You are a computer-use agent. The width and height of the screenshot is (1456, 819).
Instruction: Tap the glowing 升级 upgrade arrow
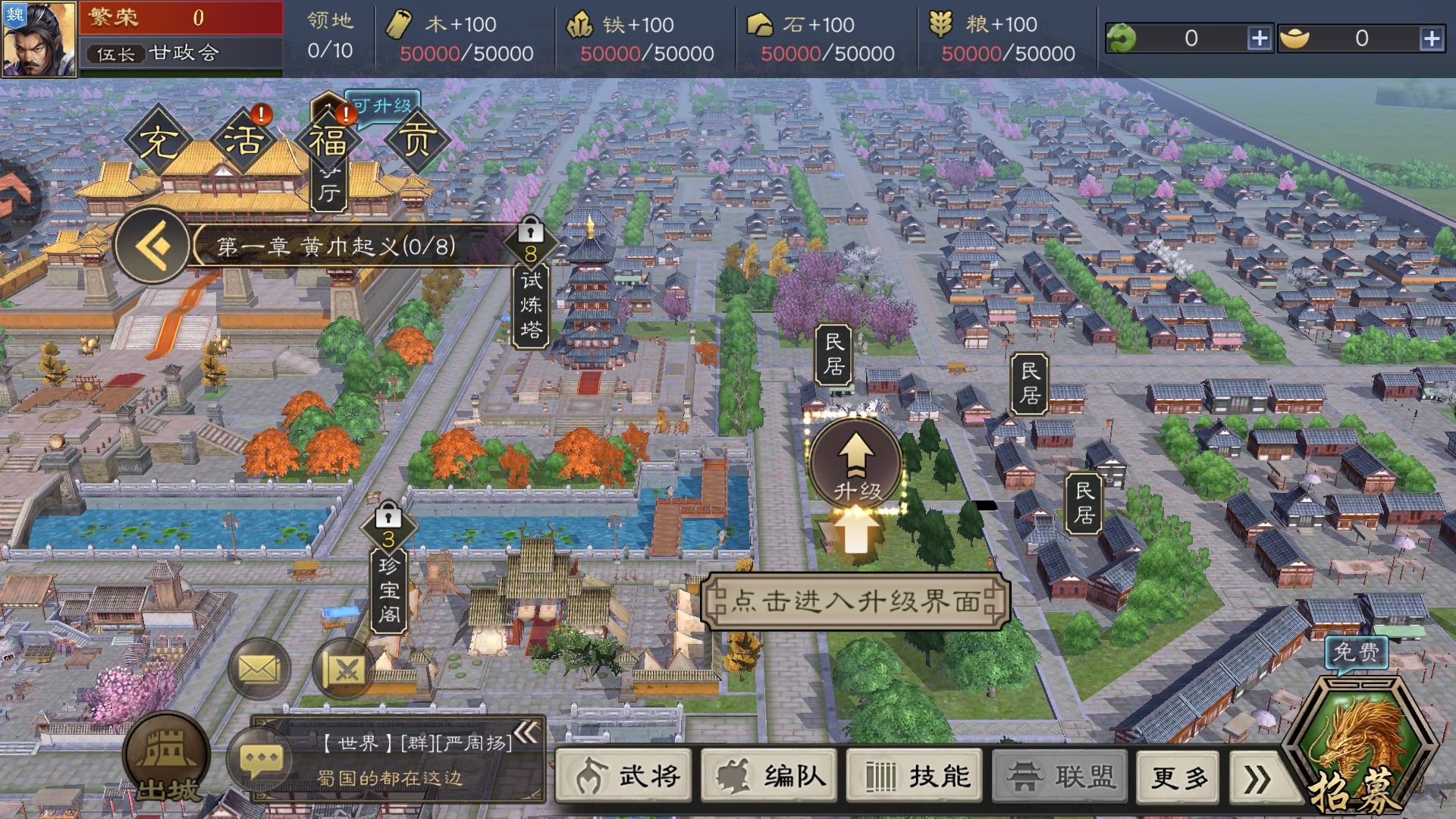[x=855, y=463]
